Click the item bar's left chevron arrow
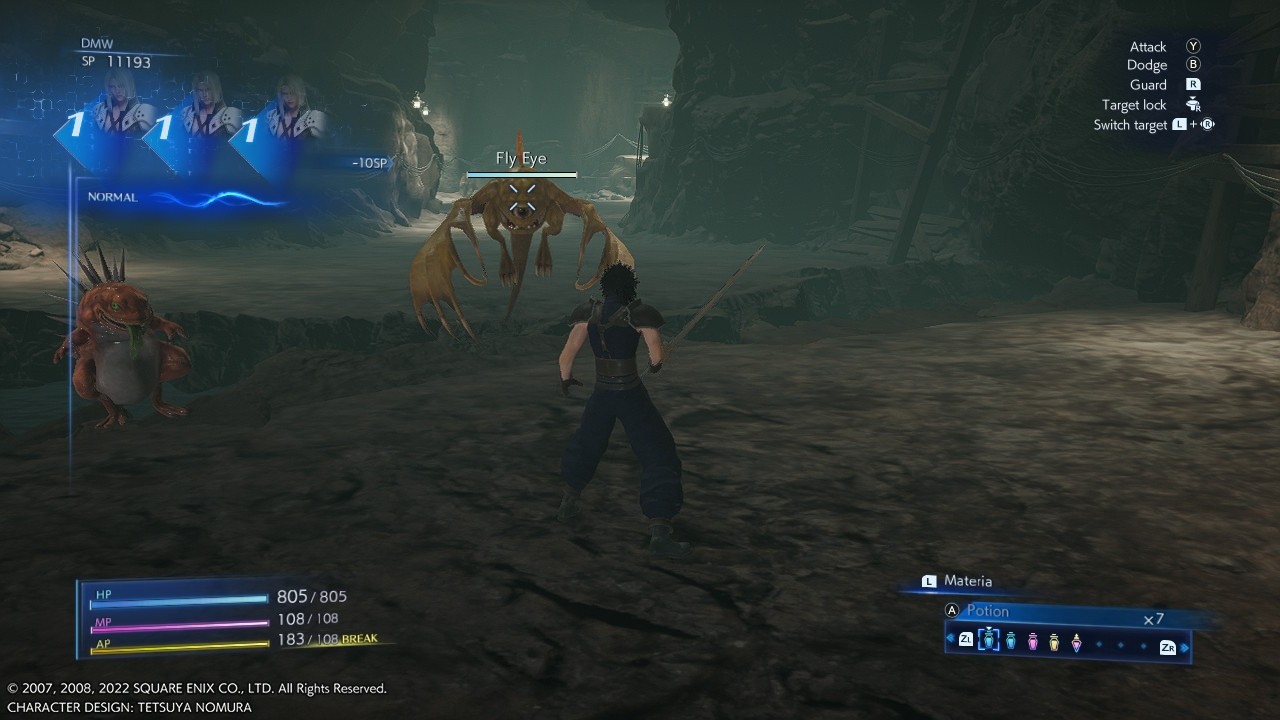1280x720 pixels. click(x=950, y=639)
